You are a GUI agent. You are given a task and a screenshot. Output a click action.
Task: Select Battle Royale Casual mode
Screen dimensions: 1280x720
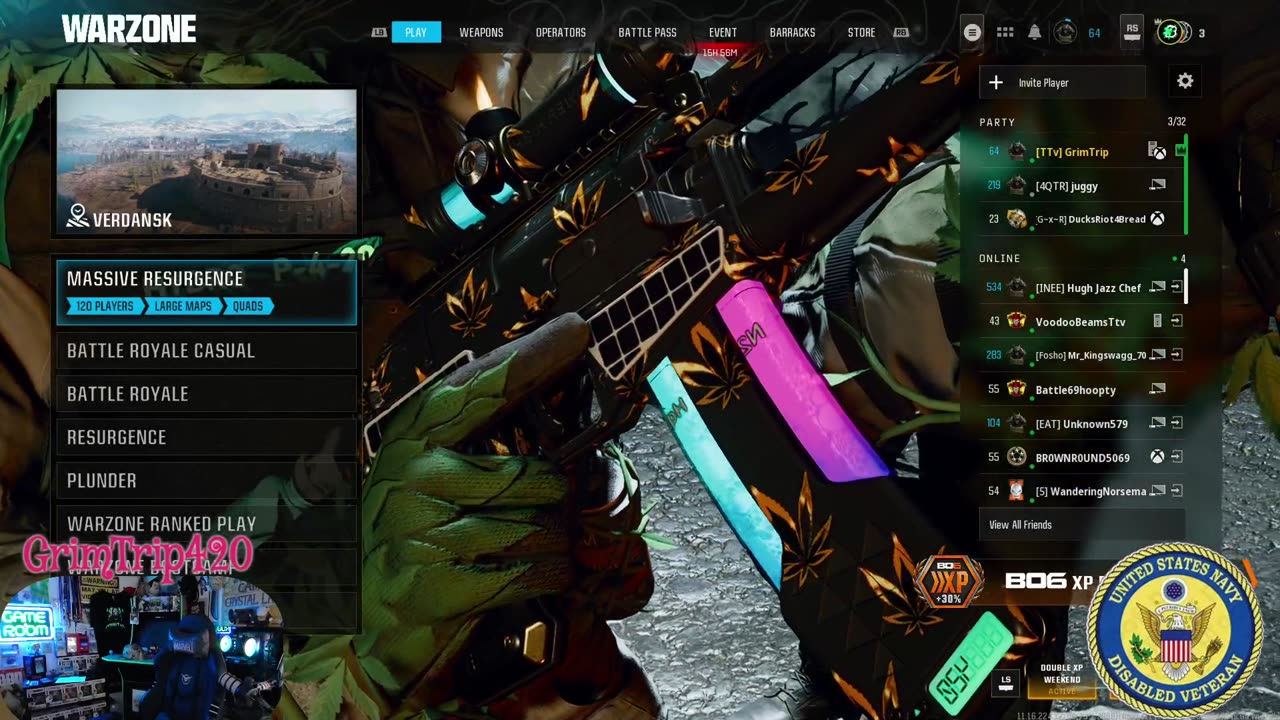point(206,351)
